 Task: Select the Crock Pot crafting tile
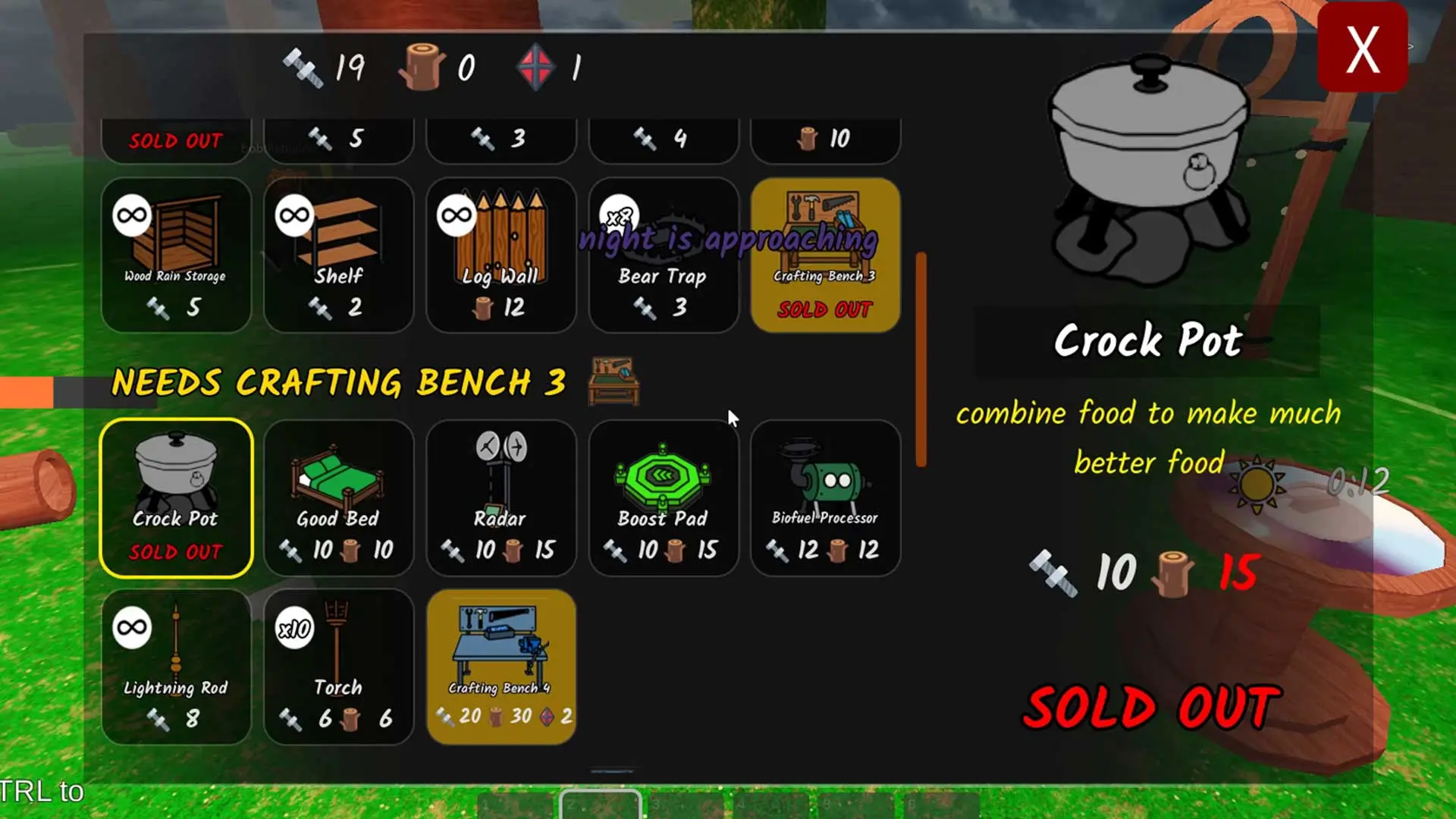click(176, 497)
